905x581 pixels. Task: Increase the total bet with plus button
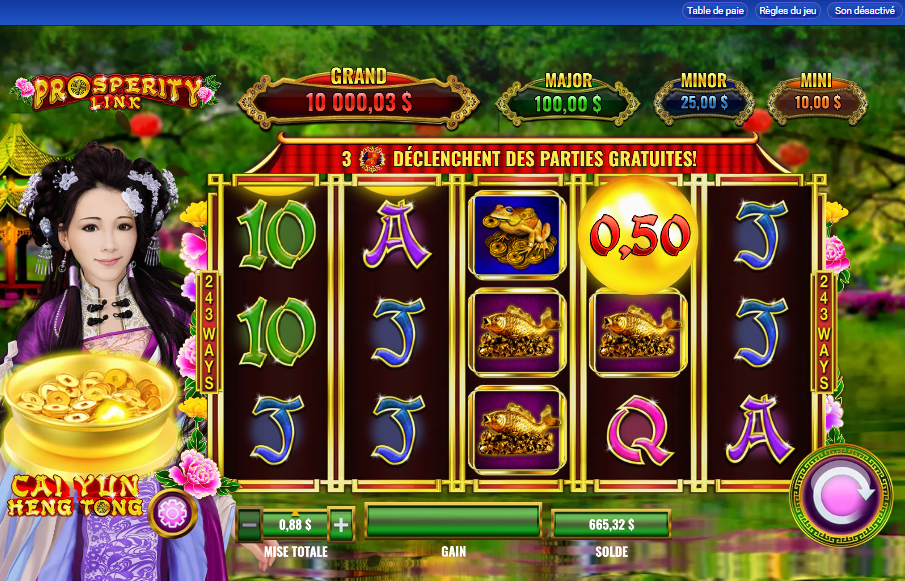click(341, 523)
